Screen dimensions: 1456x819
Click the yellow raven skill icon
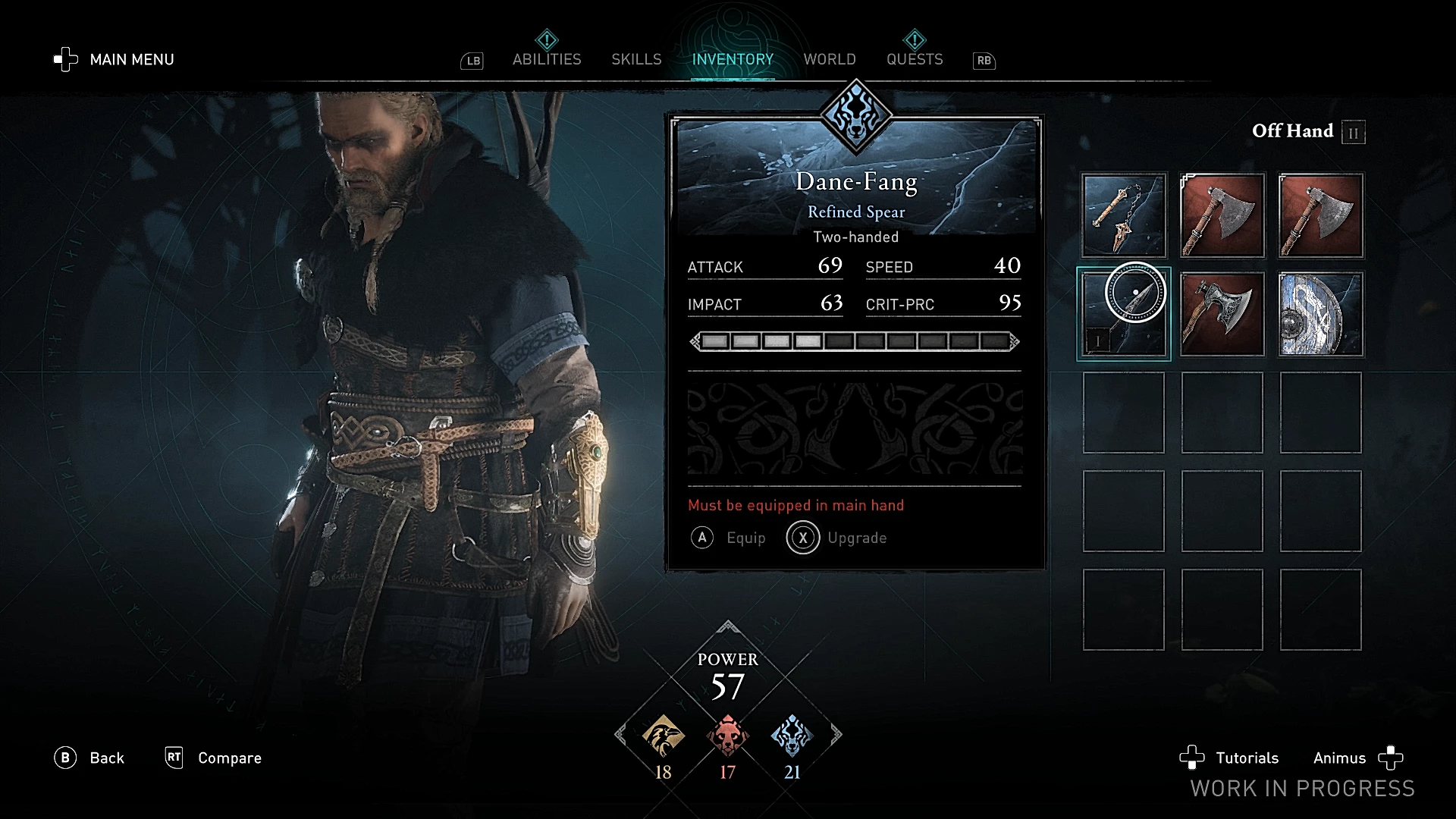click(x=664, y=736)
